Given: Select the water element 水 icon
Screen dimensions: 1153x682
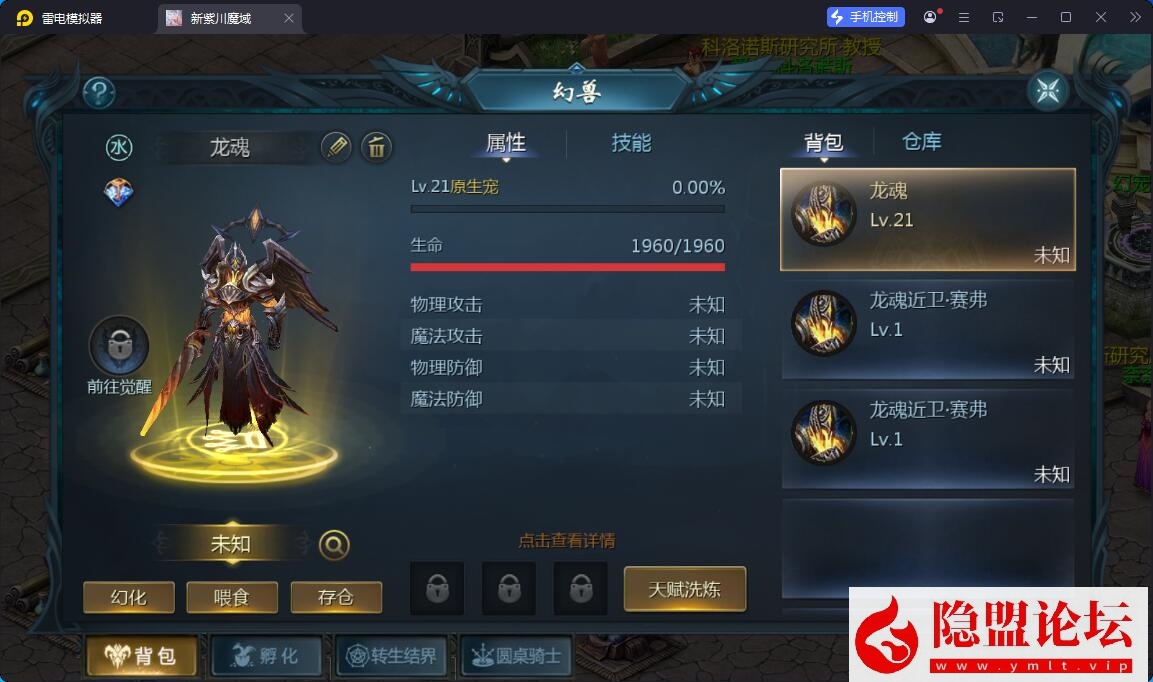Looking at the screenshot, I should pos(119,148).
